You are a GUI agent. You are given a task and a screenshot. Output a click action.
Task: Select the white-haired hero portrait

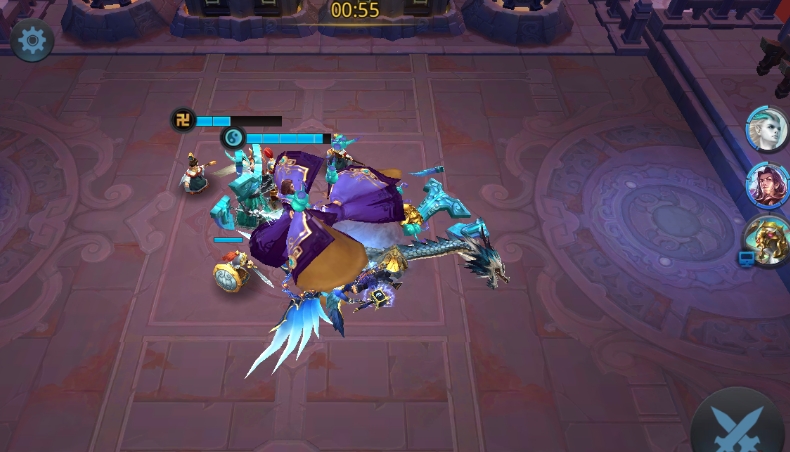(767, 130)
